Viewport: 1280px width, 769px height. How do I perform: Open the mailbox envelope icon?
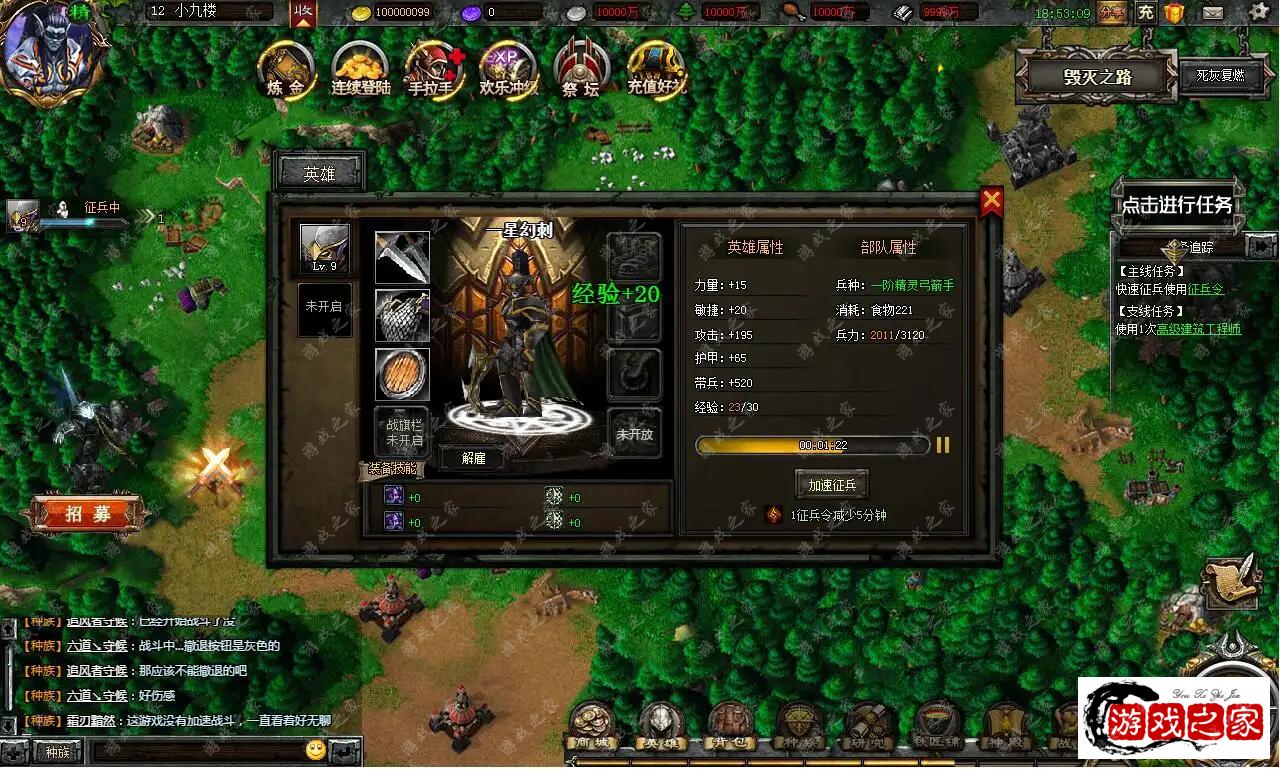[x=1212, y=13]
